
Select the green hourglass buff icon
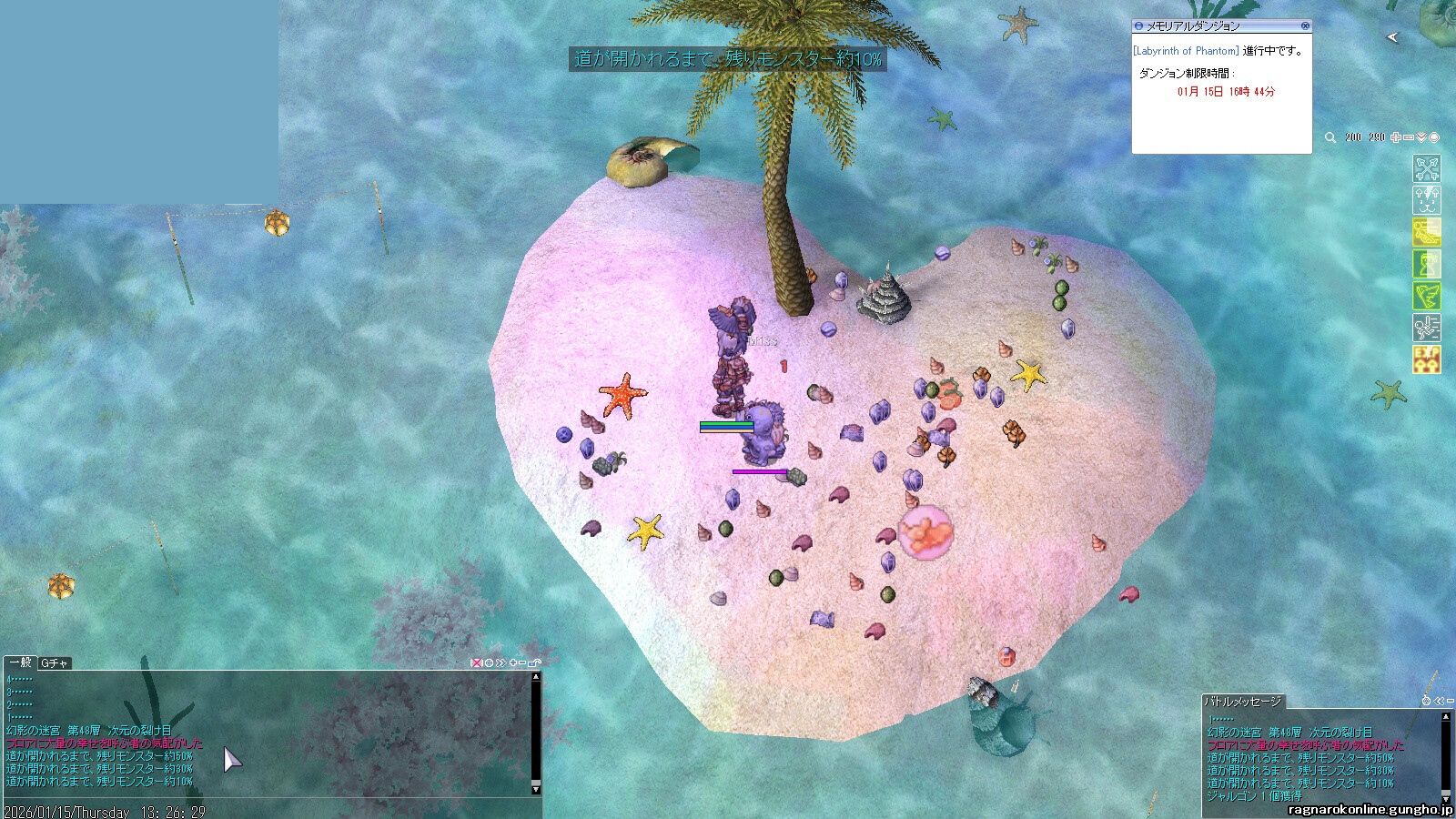1426,264
